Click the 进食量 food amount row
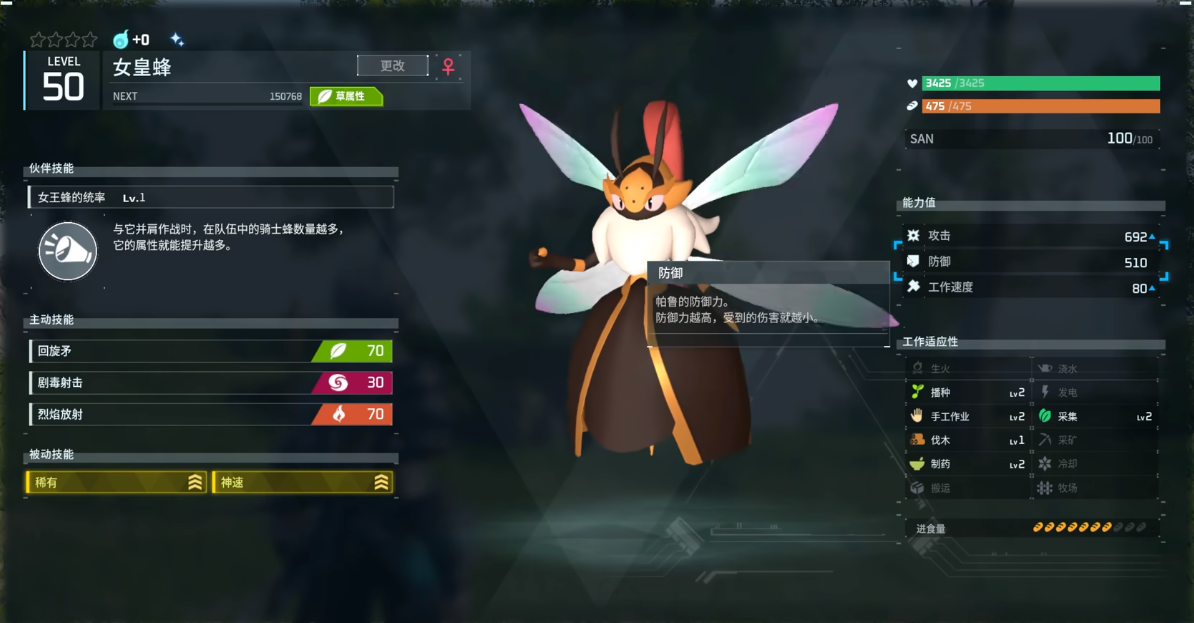 [x=1032, y=528]
